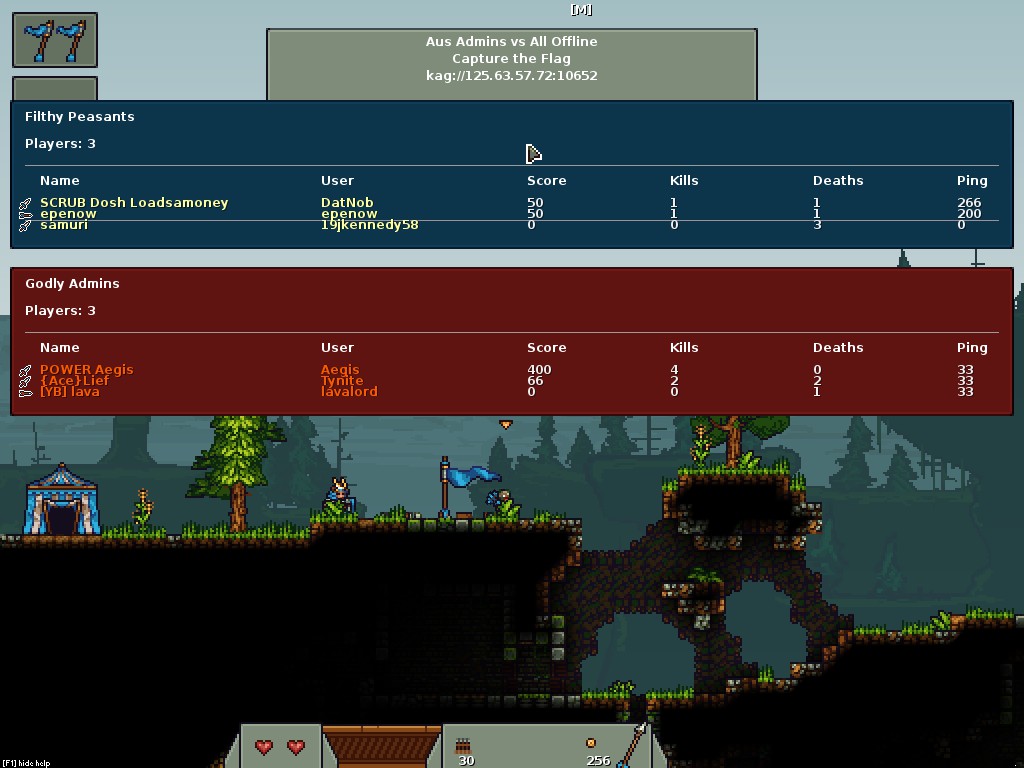Screen dimensions: 1024x768
Task: Choose the samuri scoreboard row
Action: (x=64, y=225)
